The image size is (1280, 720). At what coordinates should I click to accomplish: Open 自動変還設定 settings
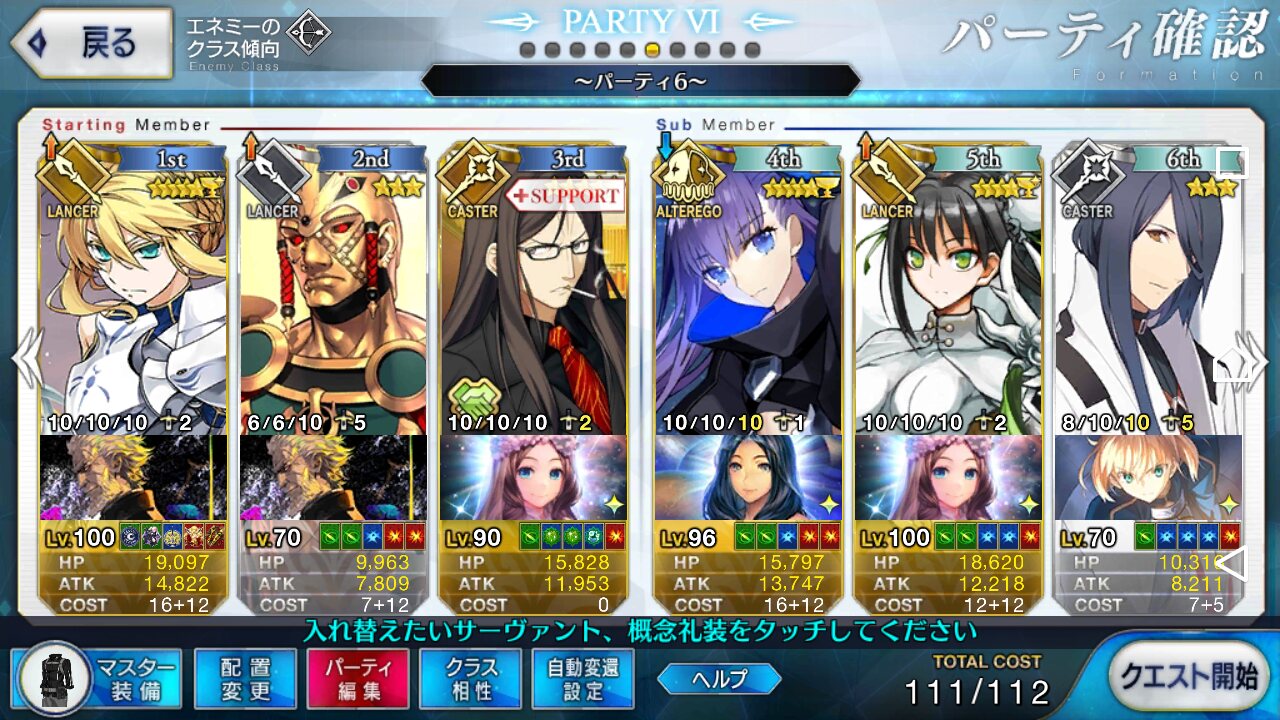pos(583,677)
